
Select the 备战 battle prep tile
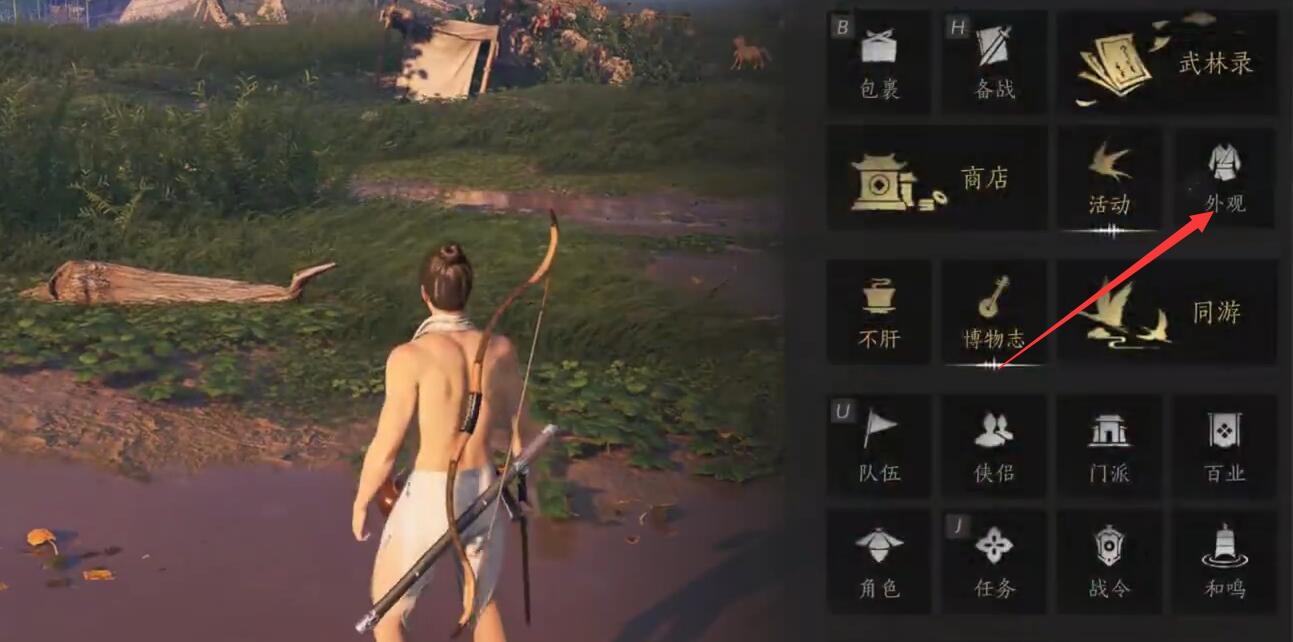click(994, 62)
